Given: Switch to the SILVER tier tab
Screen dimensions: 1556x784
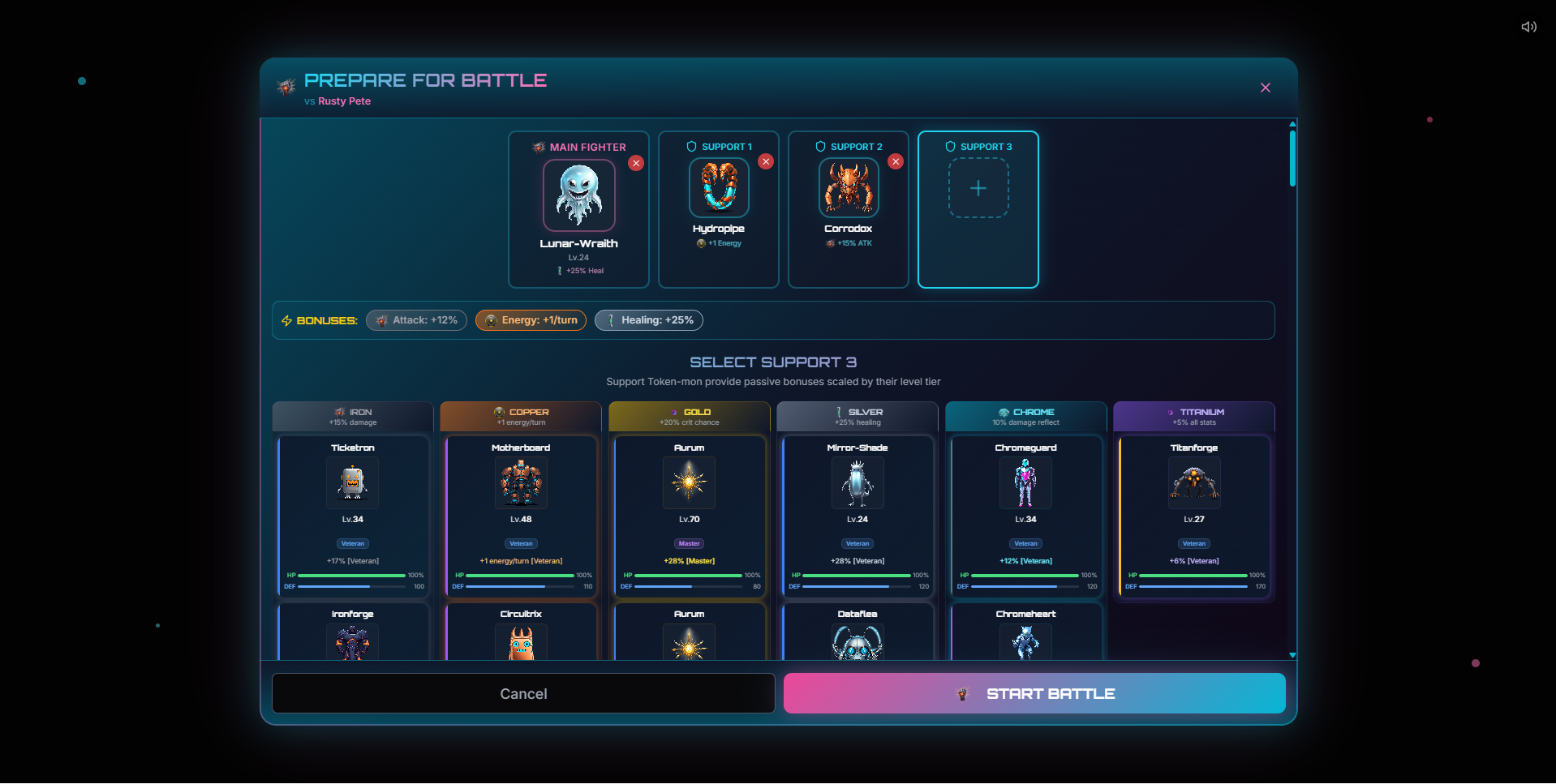Looking at the screenshot, I should click(857, 416).
